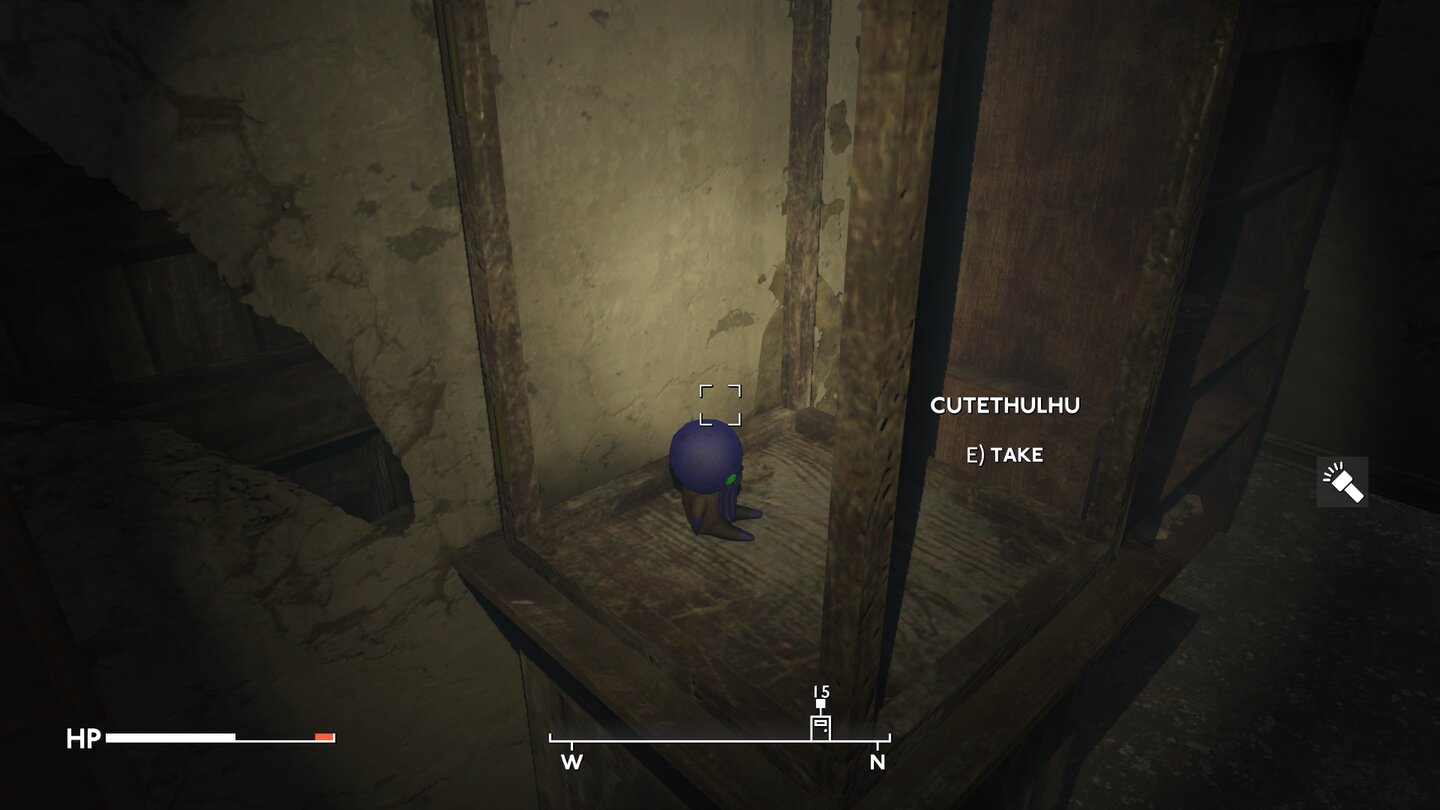Select the door marker icon on the compass
Viewport: 1440px width, 810px height.
[x=820, y=728]
